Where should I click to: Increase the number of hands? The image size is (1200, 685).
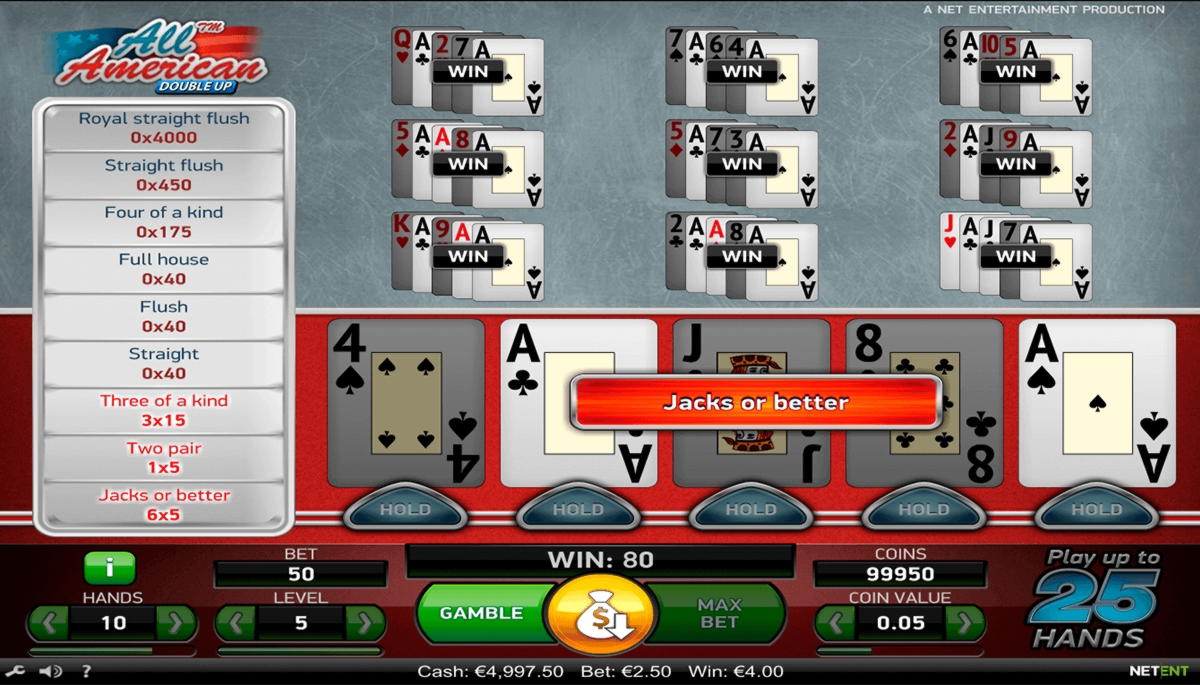(x=176, y=623)
